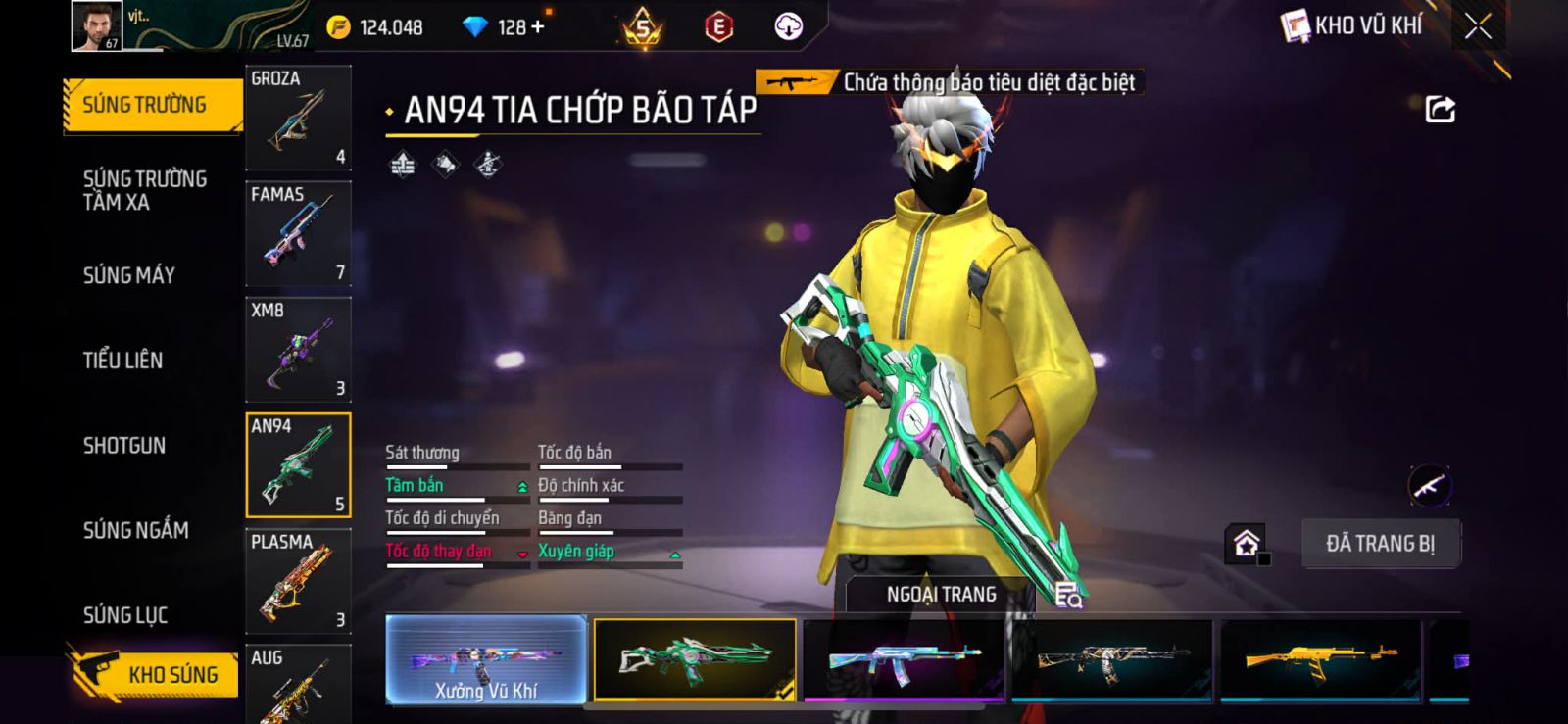Viewport: 1568px width, 724px height.
Task: Open Kho Vũ Khí weapon vault
Action: coord(1352,26)
